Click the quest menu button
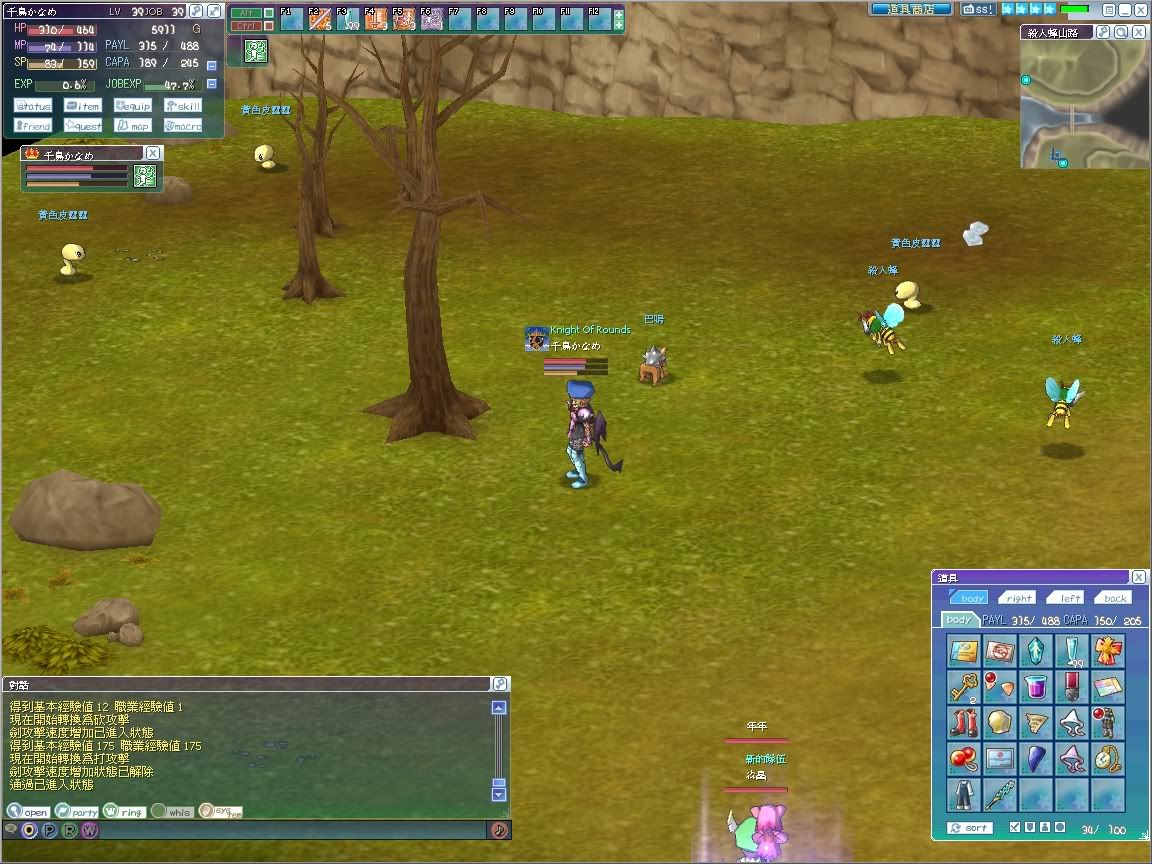The image size is (1152, 864). coord(83,126)
